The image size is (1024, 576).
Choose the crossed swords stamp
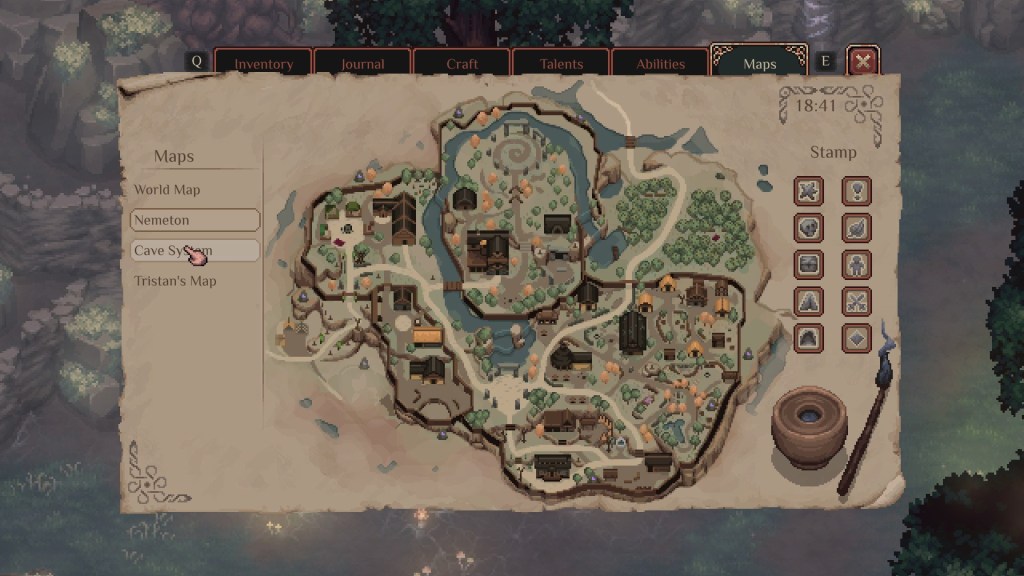[x=857, y=300]
